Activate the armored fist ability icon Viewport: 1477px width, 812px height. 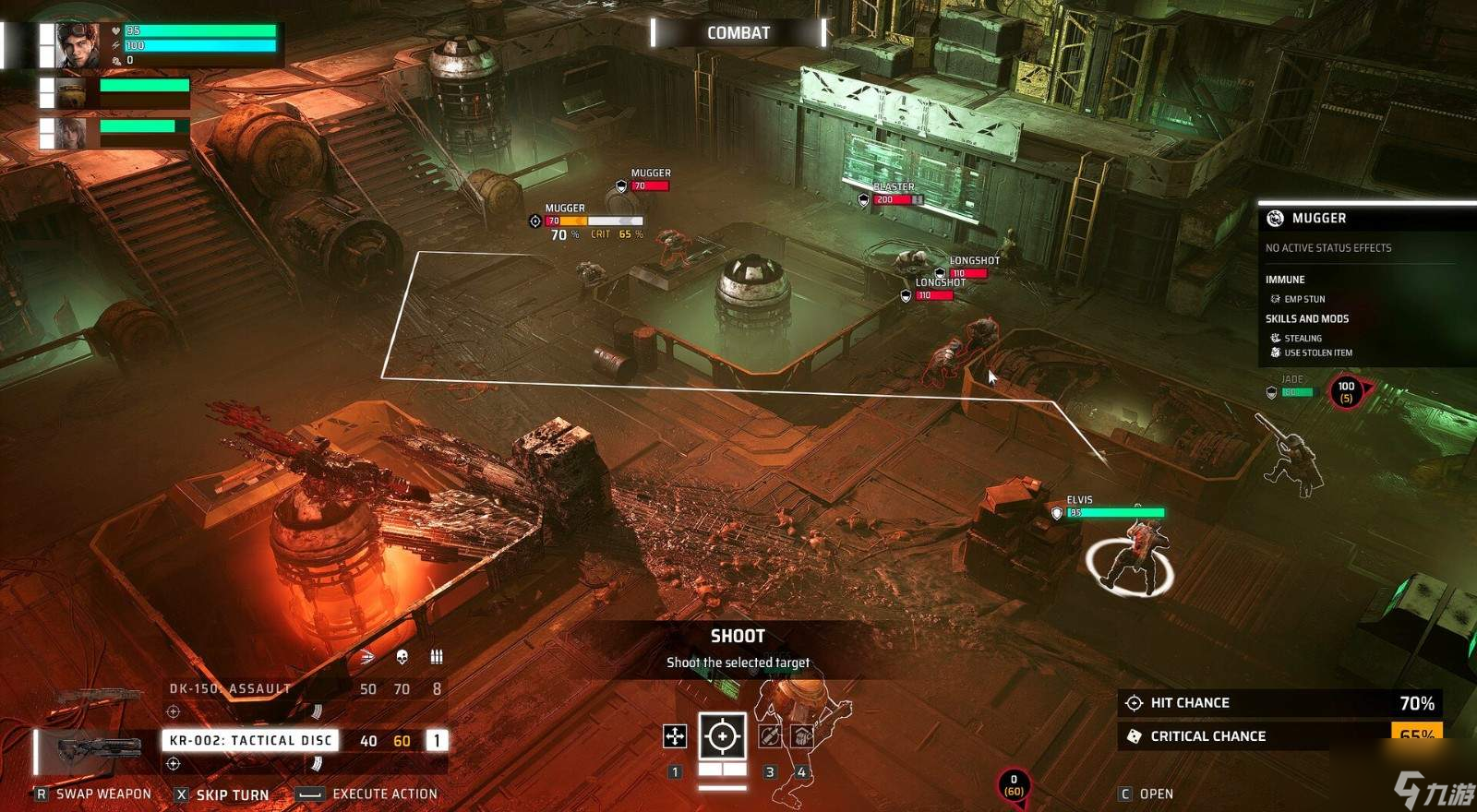pyautogui.click(x=801, y=736)
